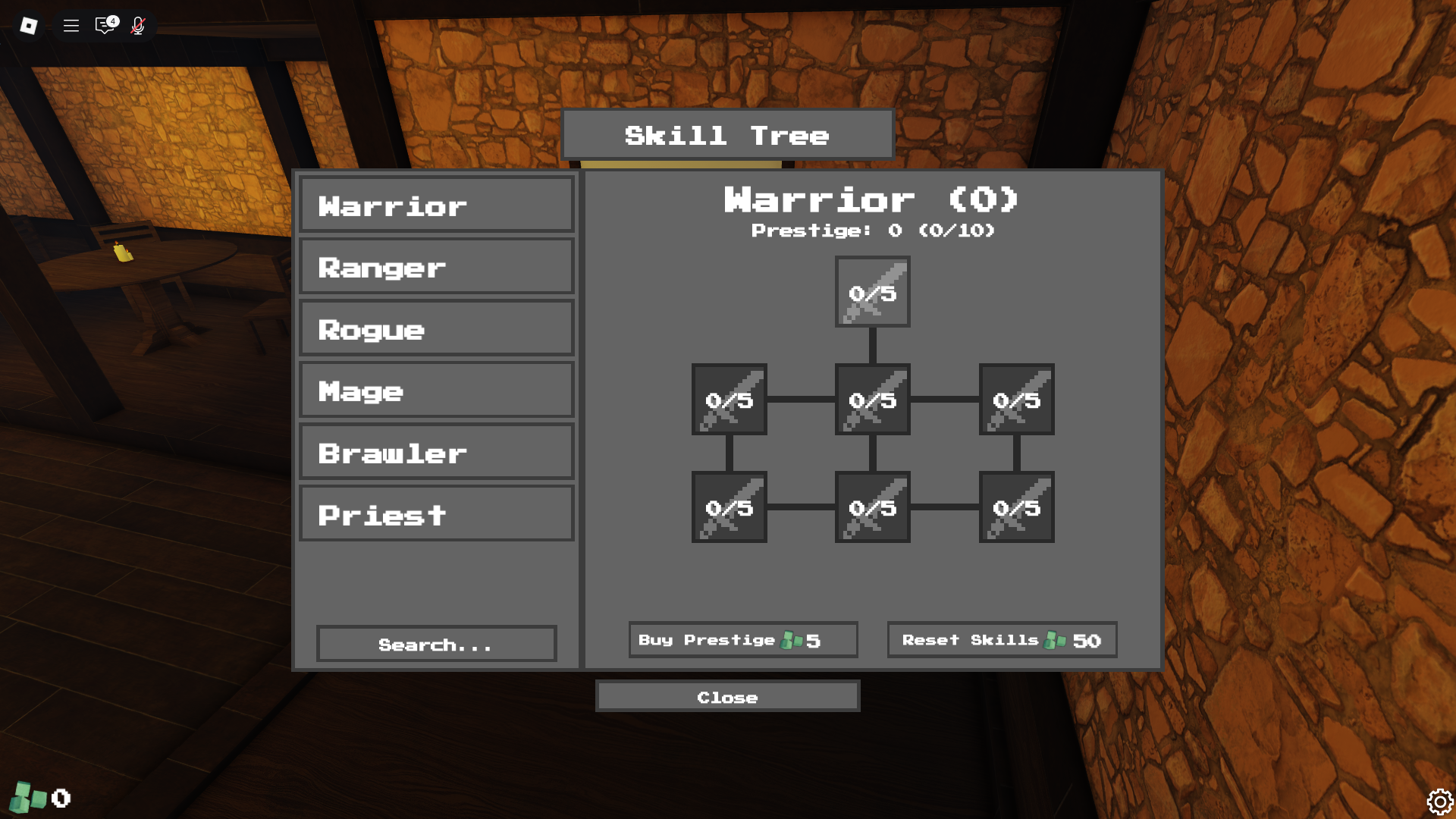
Task: Click the currency counter at bottom left
Action: point(42,798)
